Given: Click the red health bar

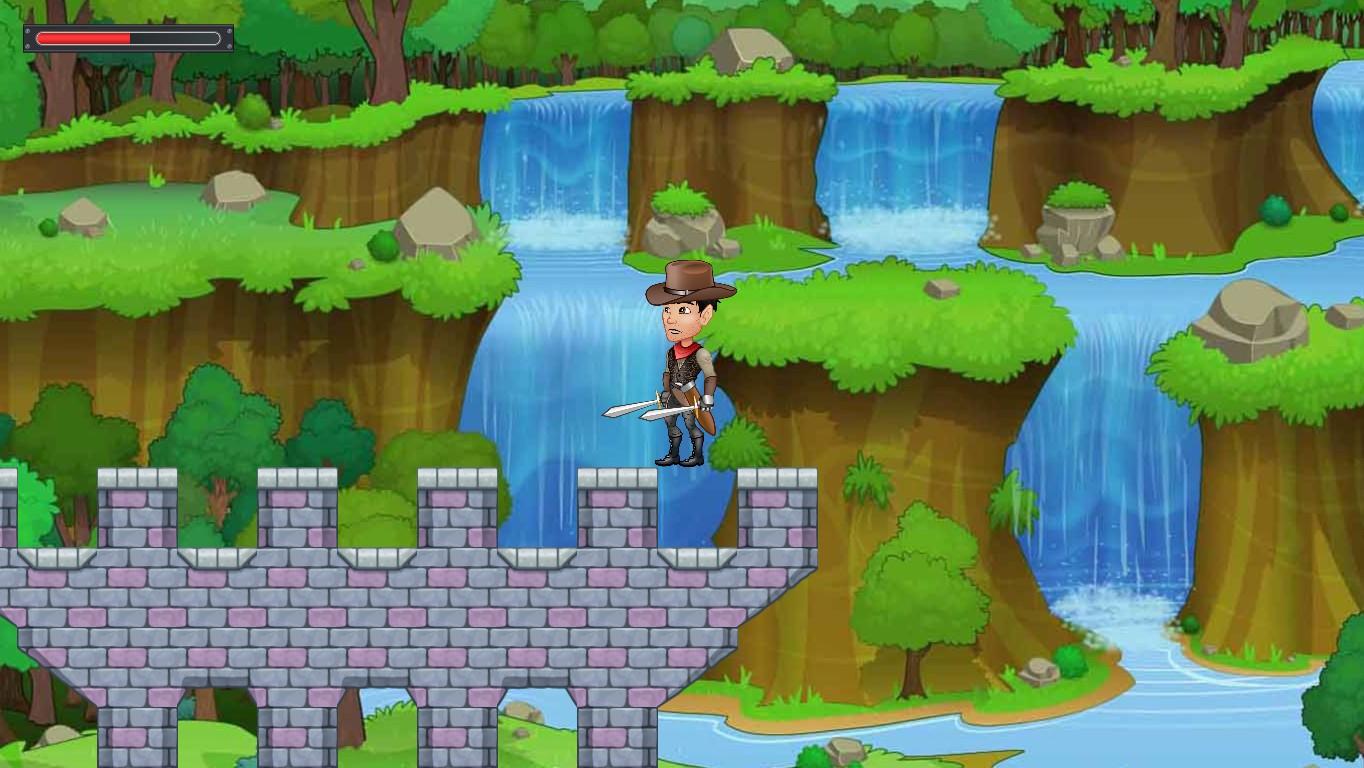Looking at the screenshot, I should [x=85, y=38].
